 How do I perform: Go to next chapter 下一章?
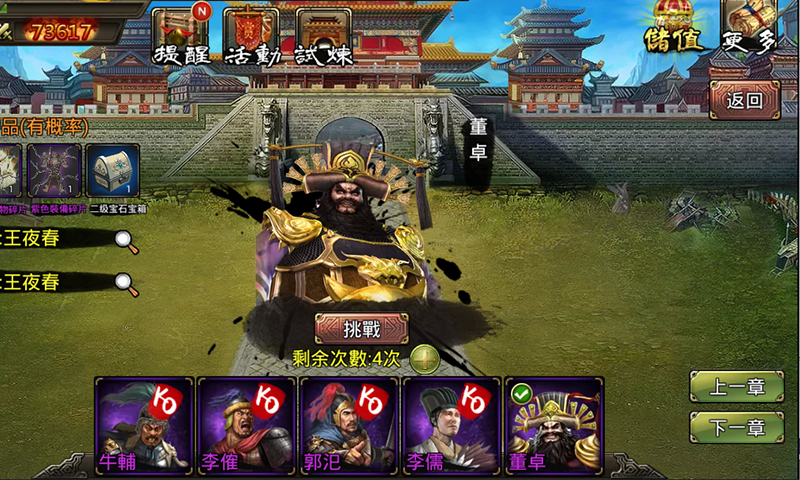[x=736, y=428]
